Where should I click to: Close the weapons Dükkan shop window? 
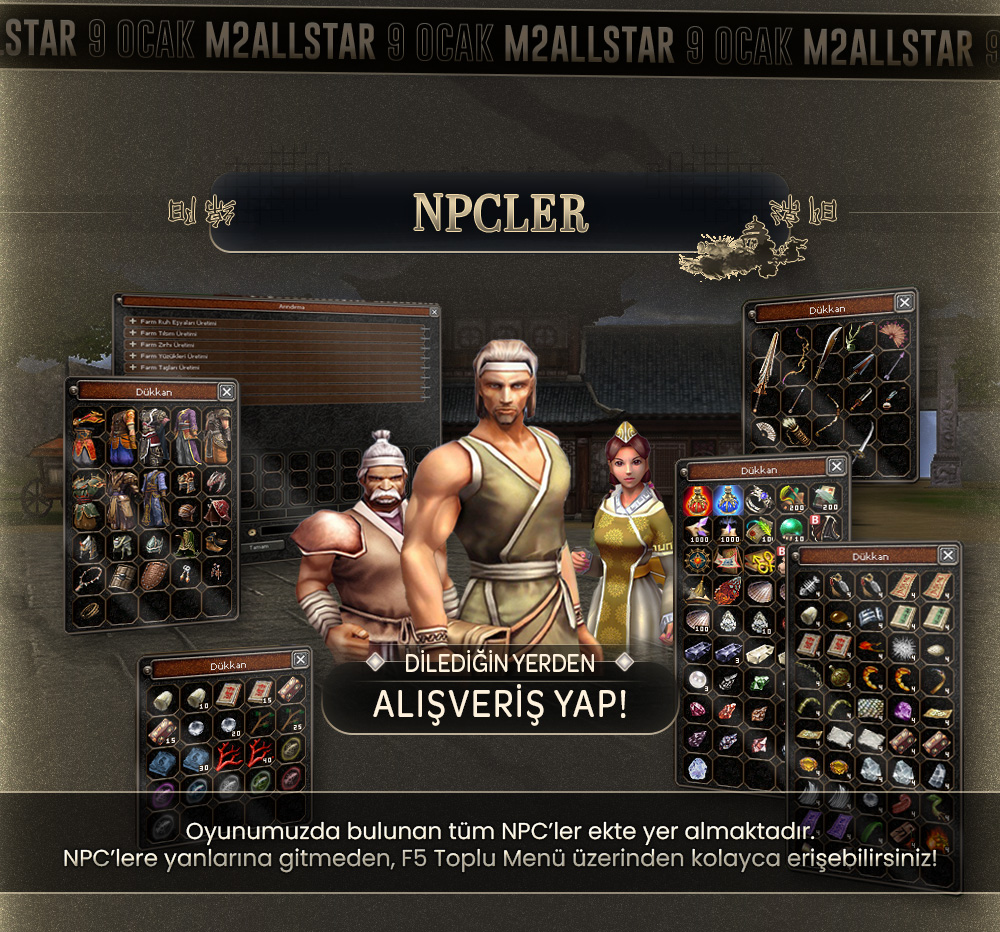coord(904,302)
